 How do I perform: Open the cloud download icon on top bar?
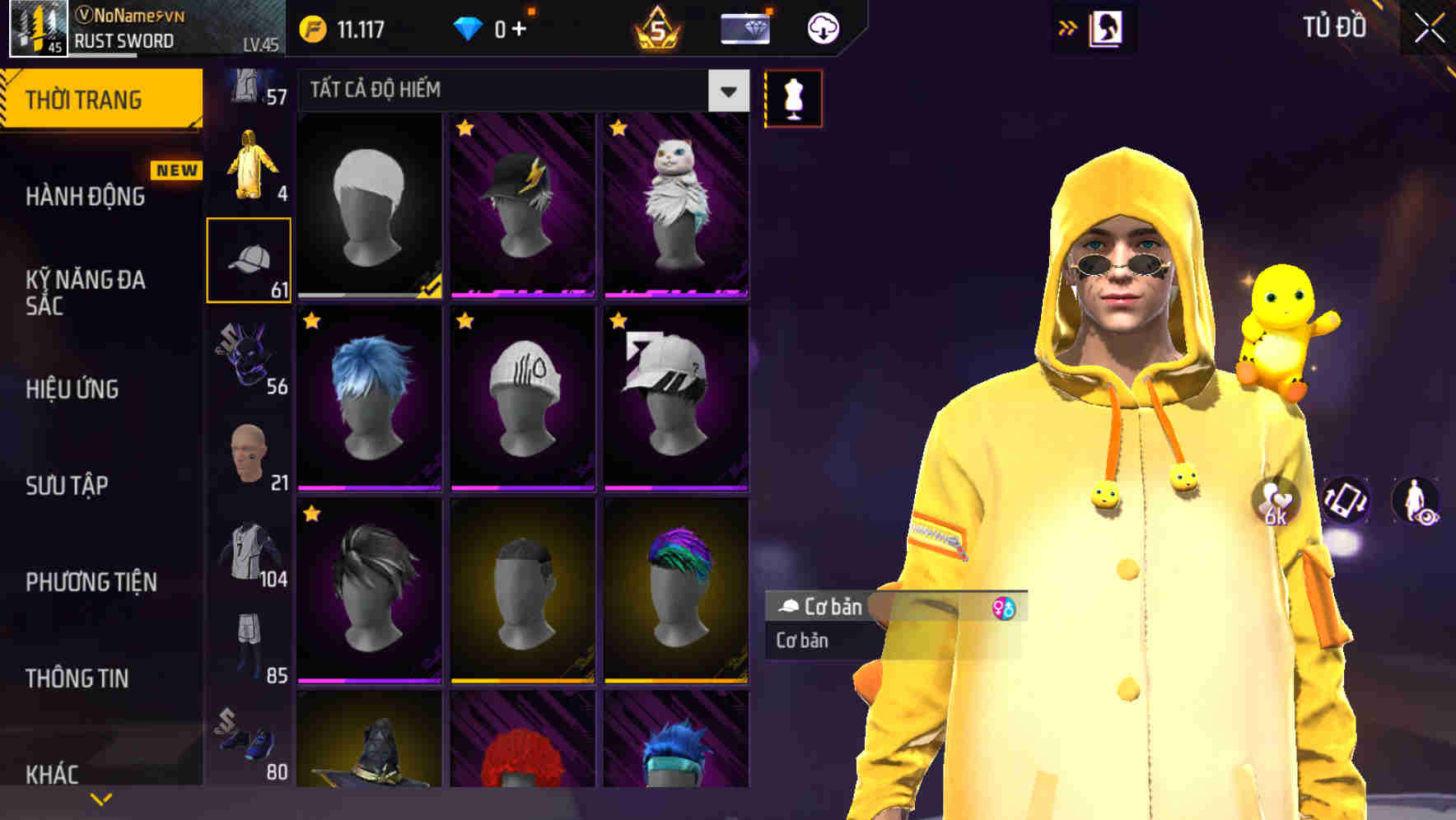click(x=823, y=27)
